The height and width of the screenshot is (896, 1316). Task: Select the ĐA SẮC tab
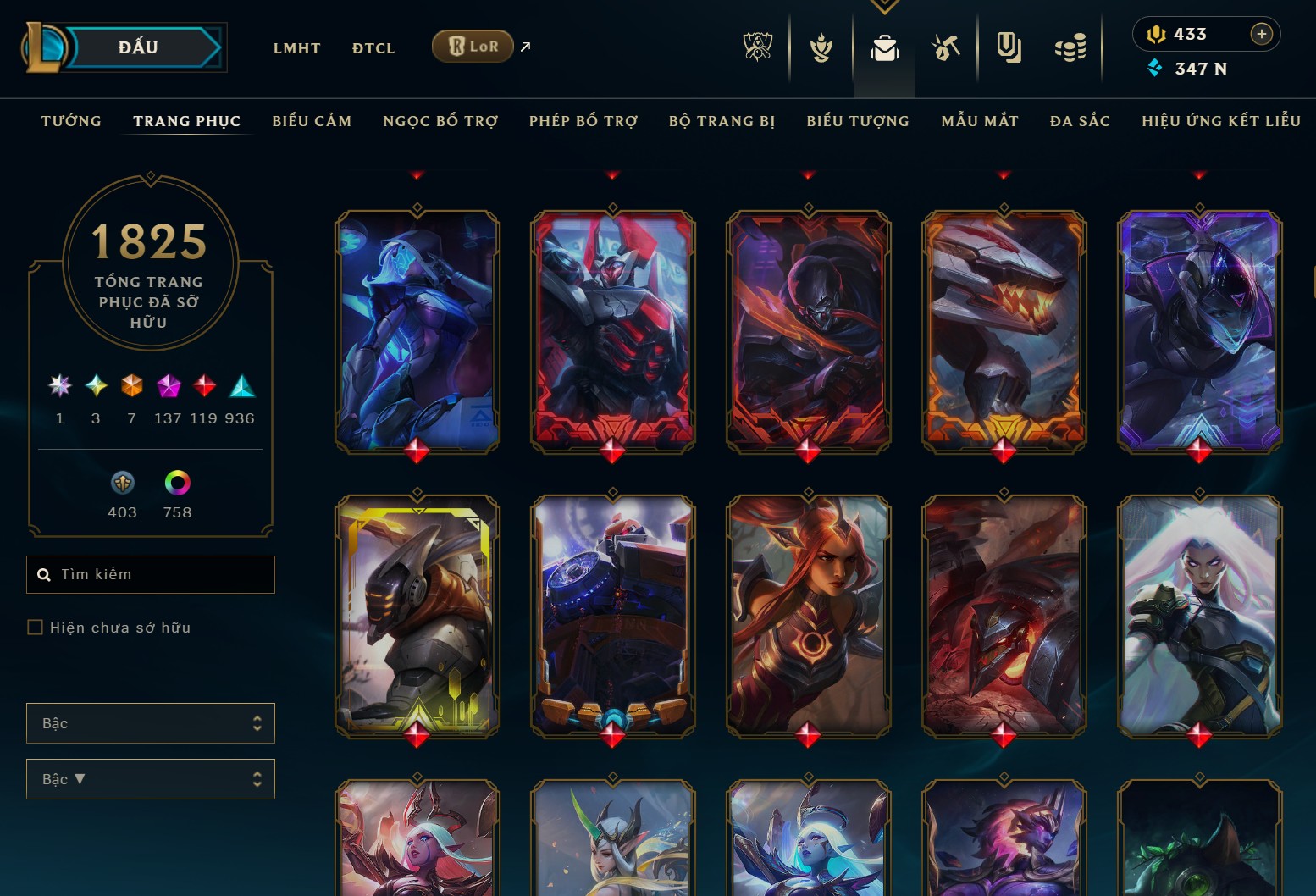[1080, 121]
